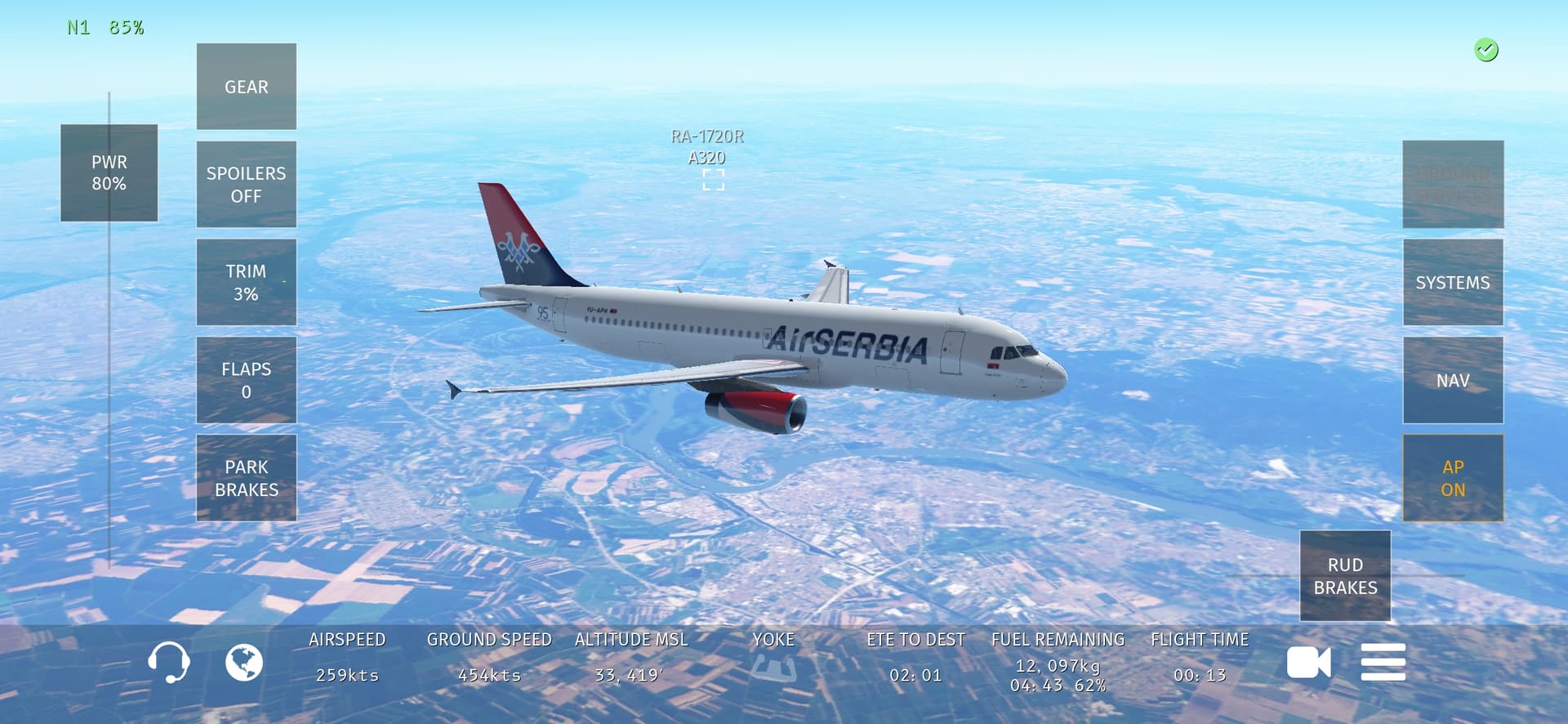The image size is (1568, 724).
Task: Click the green checkmark status icon
Action: (x=1486, y=50)
